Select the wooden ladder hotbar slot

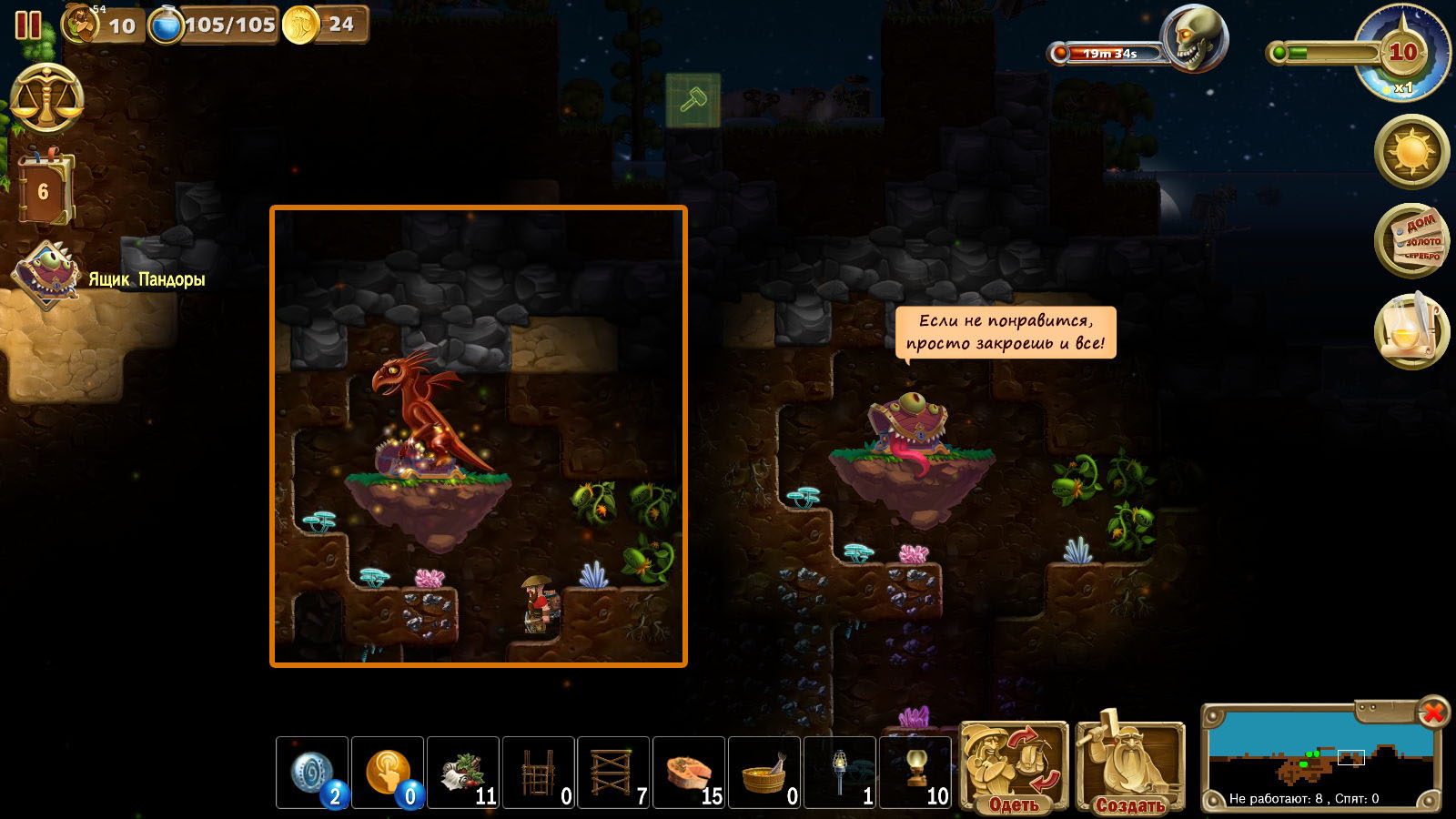tap(539, 773)
